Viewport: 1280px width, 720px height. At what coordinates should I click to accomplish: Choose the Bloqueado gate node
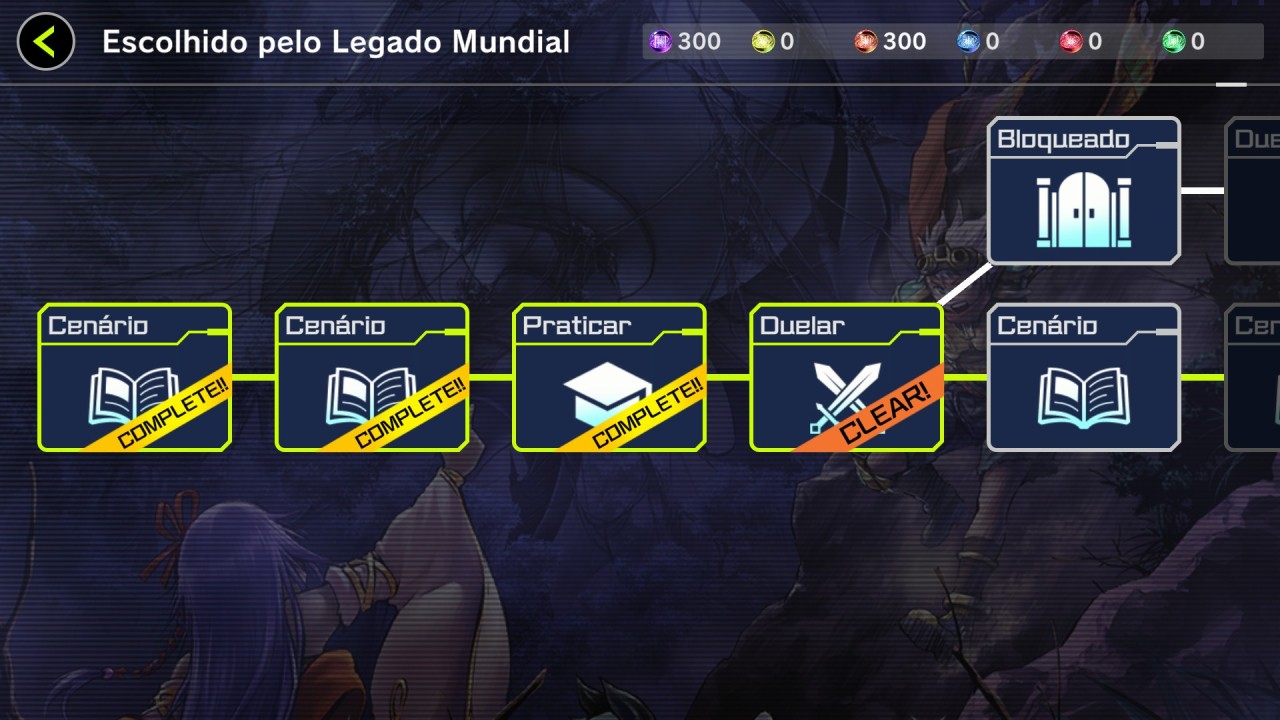tap(1084, 191)
